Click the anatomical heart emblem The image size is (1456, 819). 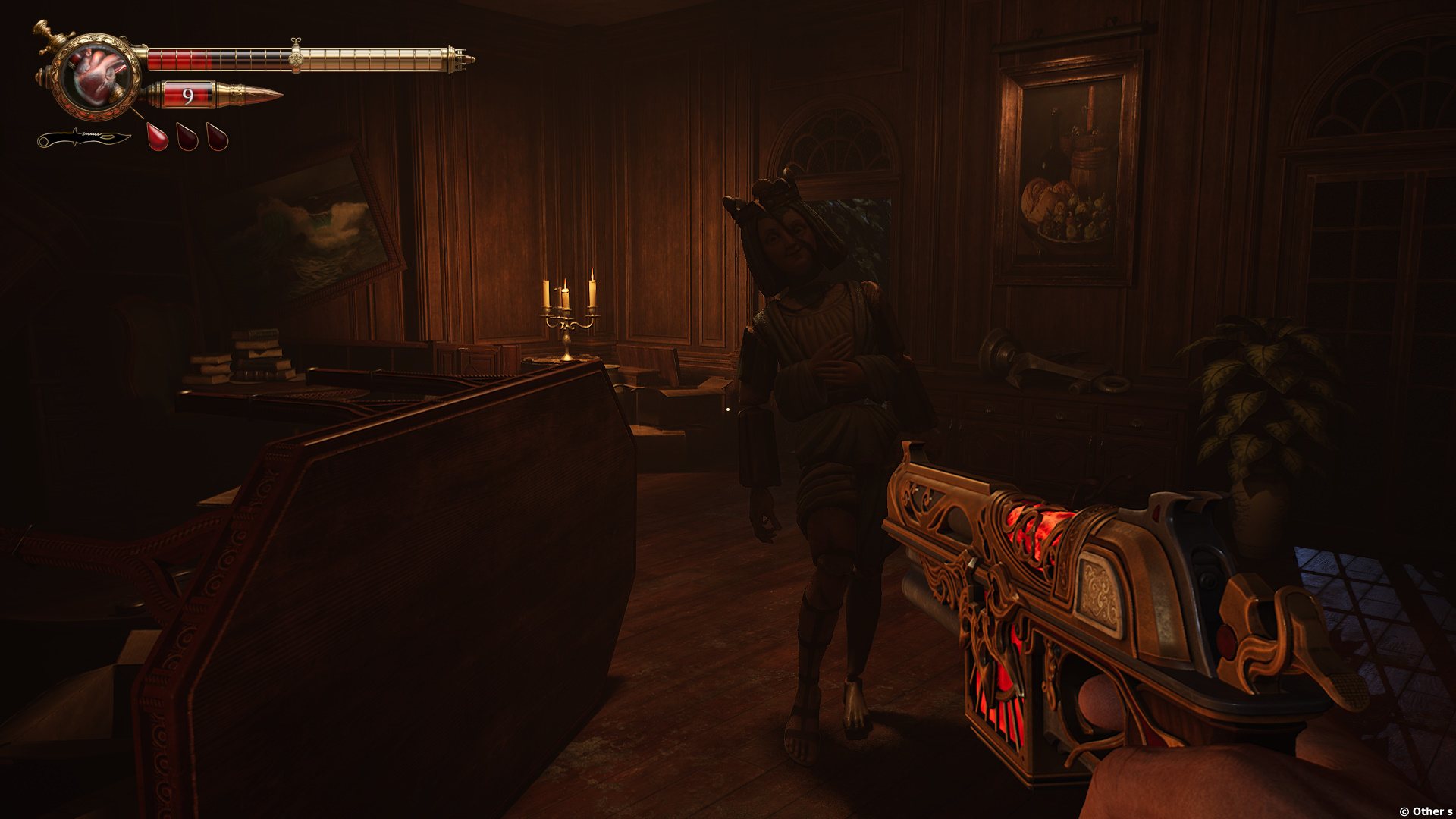(x=98, y=76)
